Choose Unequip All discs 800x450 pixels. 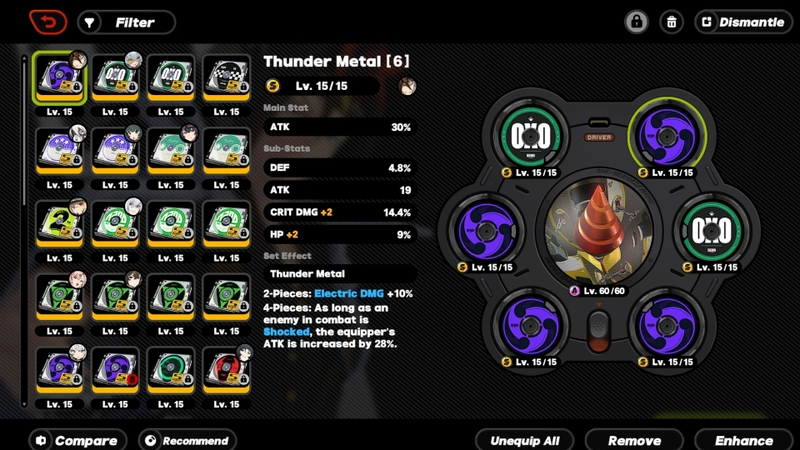[525, 440]
